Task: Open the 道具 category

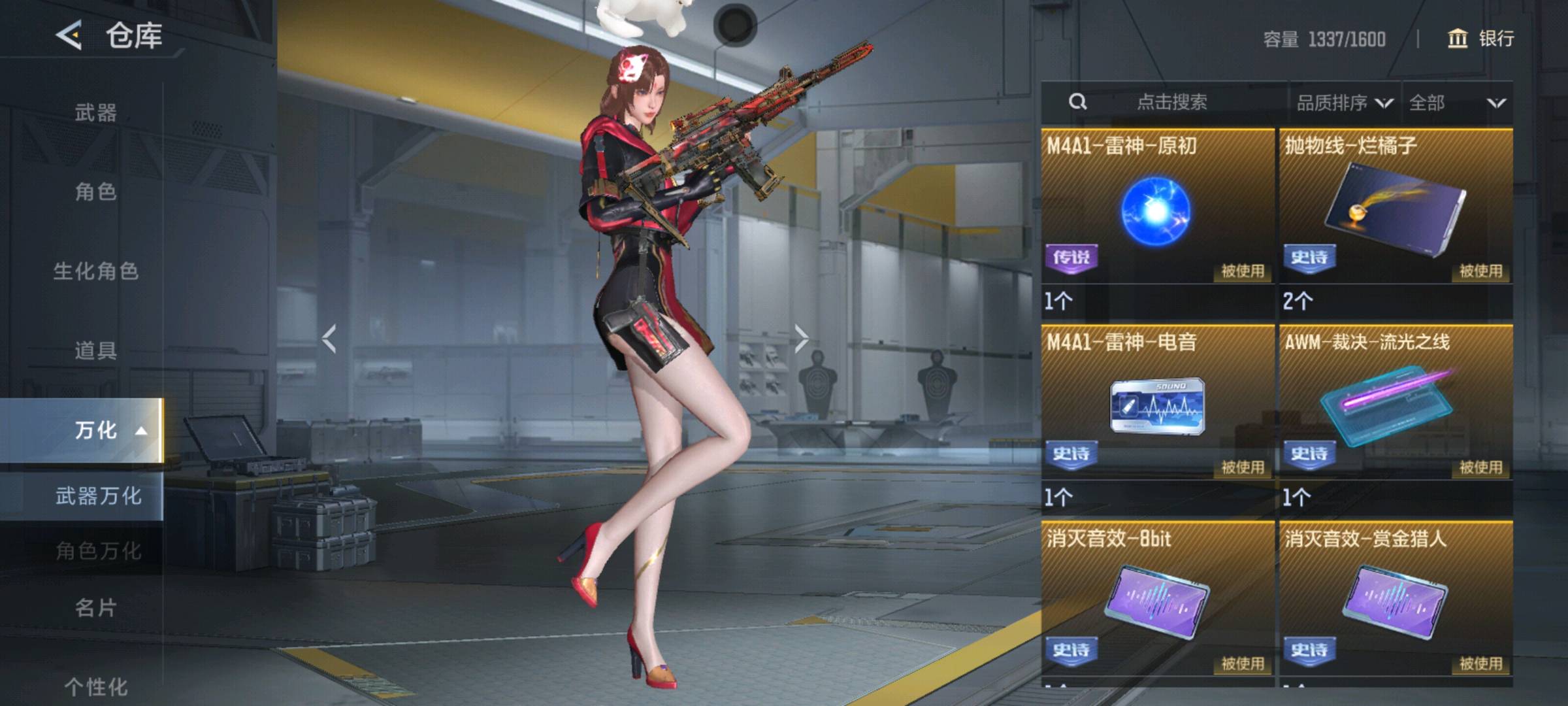Action: pyautogui.click(x=95, y=350)
